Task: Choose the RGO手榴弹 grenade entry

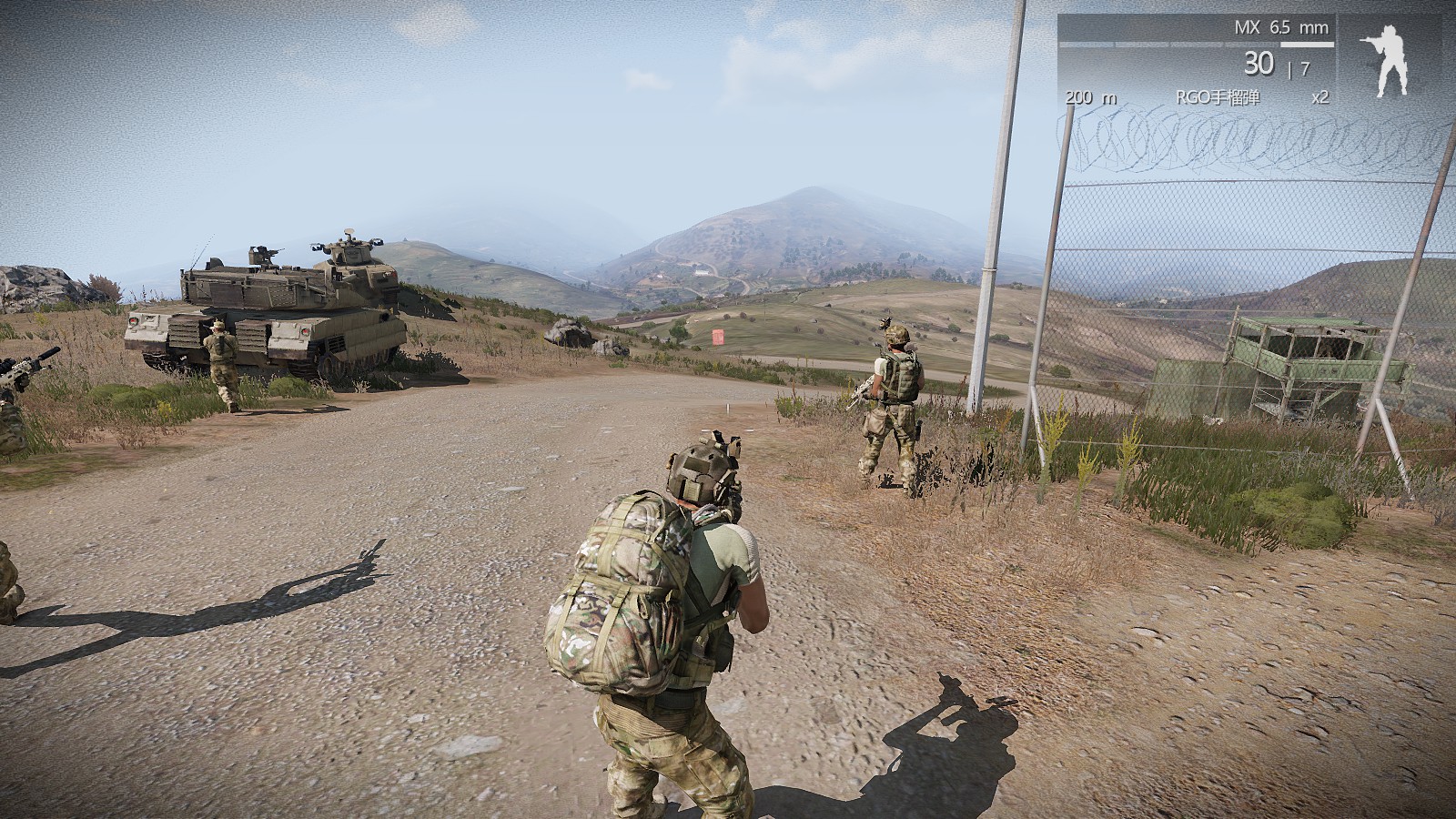Action: tap(1218, 97)
